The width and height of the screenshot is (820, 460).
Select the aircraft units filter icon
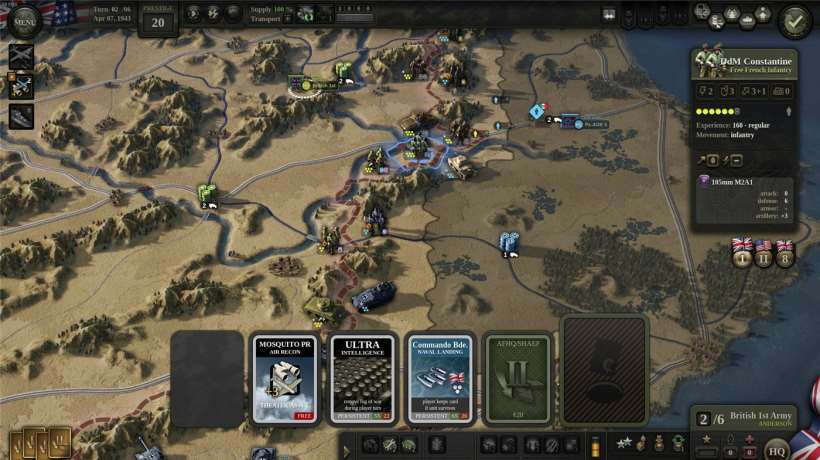pyautogui.click(x=21, y=56)
